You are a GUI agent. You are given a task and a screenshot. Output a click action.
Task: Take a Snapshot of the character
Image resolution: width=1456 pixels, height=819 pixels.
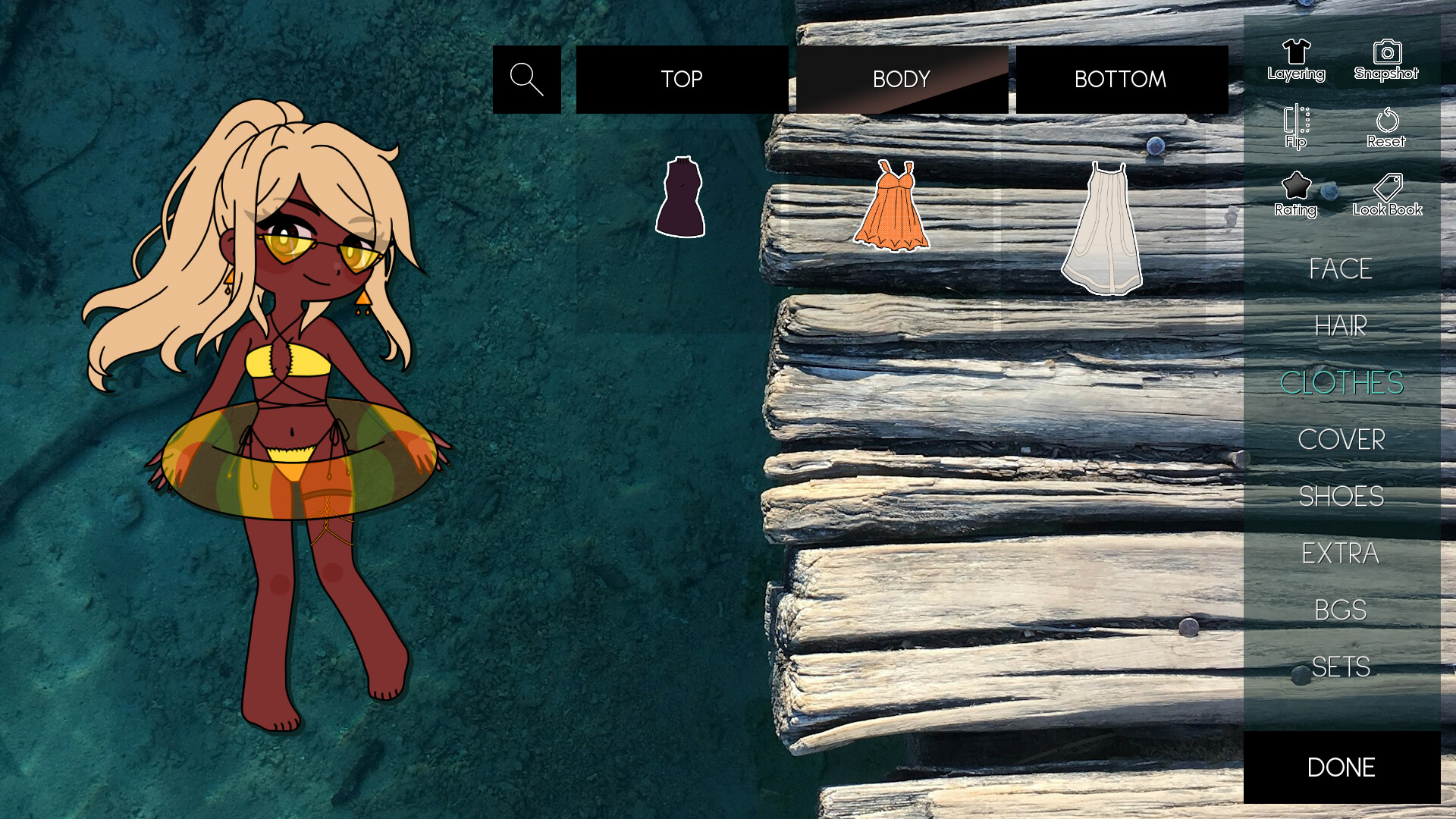coord(1386,61)
